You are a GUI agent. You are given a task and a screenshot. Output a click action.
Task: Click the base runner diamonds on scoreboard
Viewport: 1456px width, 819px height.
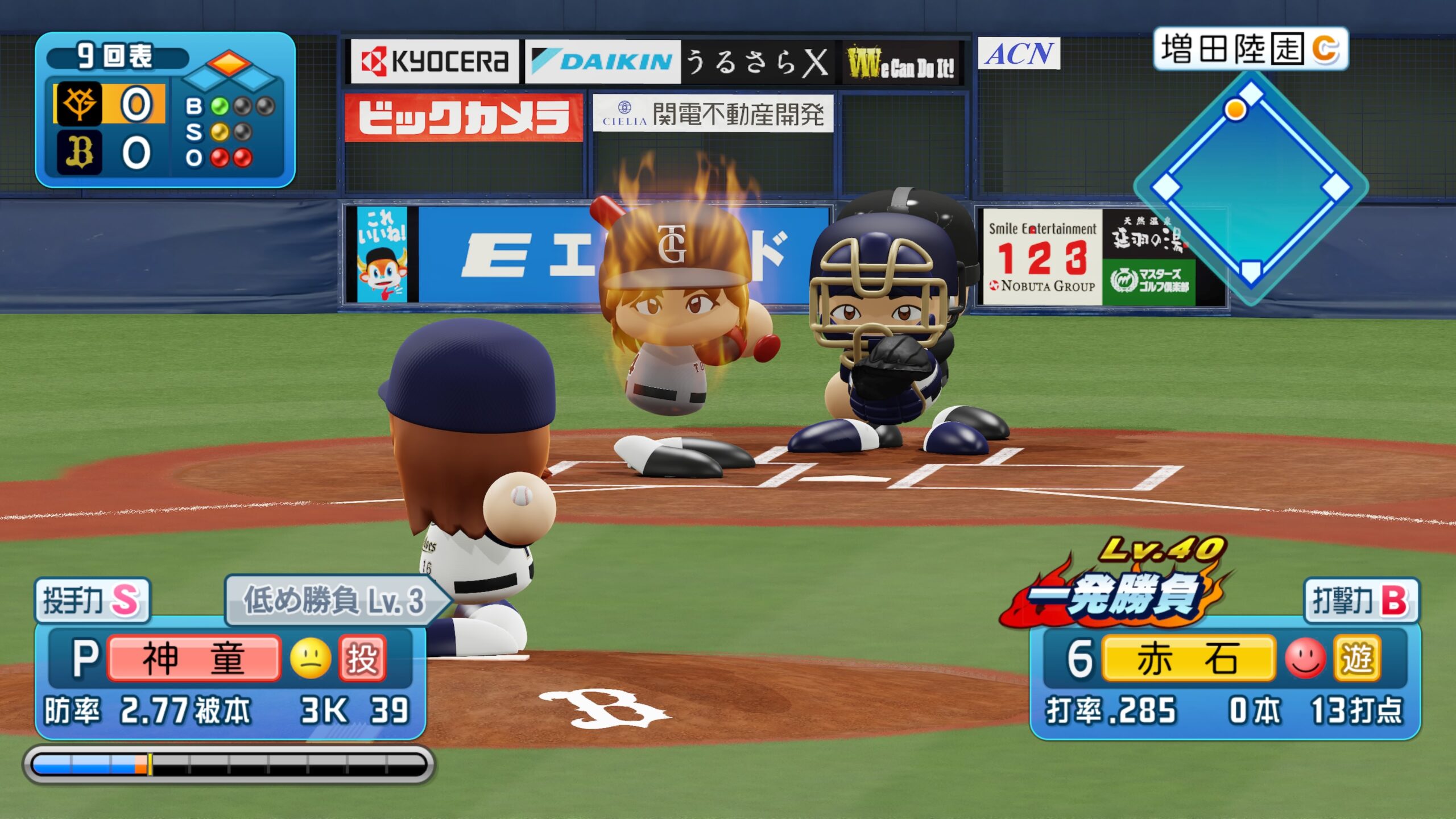[230, 71]
